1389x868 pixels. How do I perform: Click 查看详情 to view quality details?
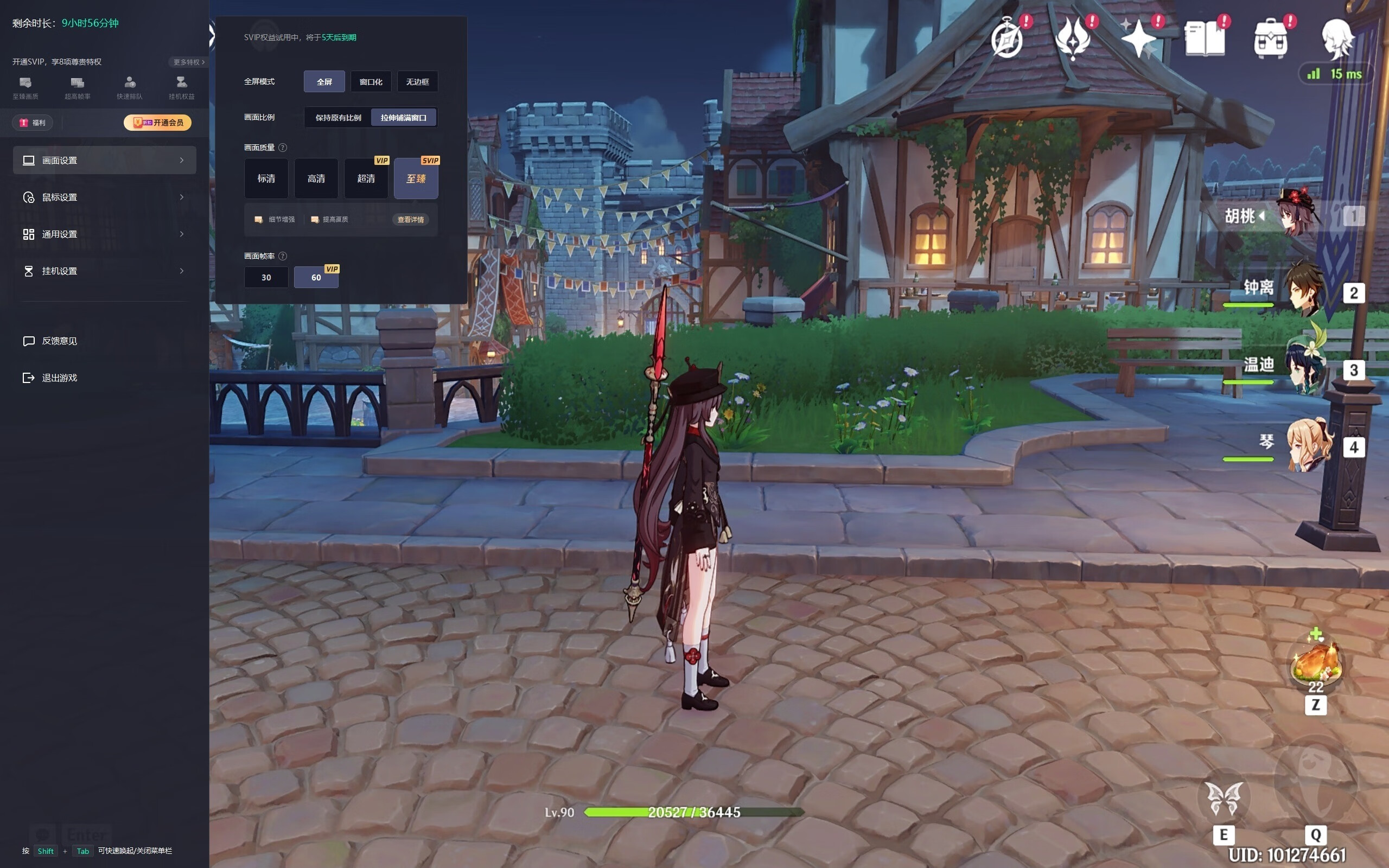410,219
